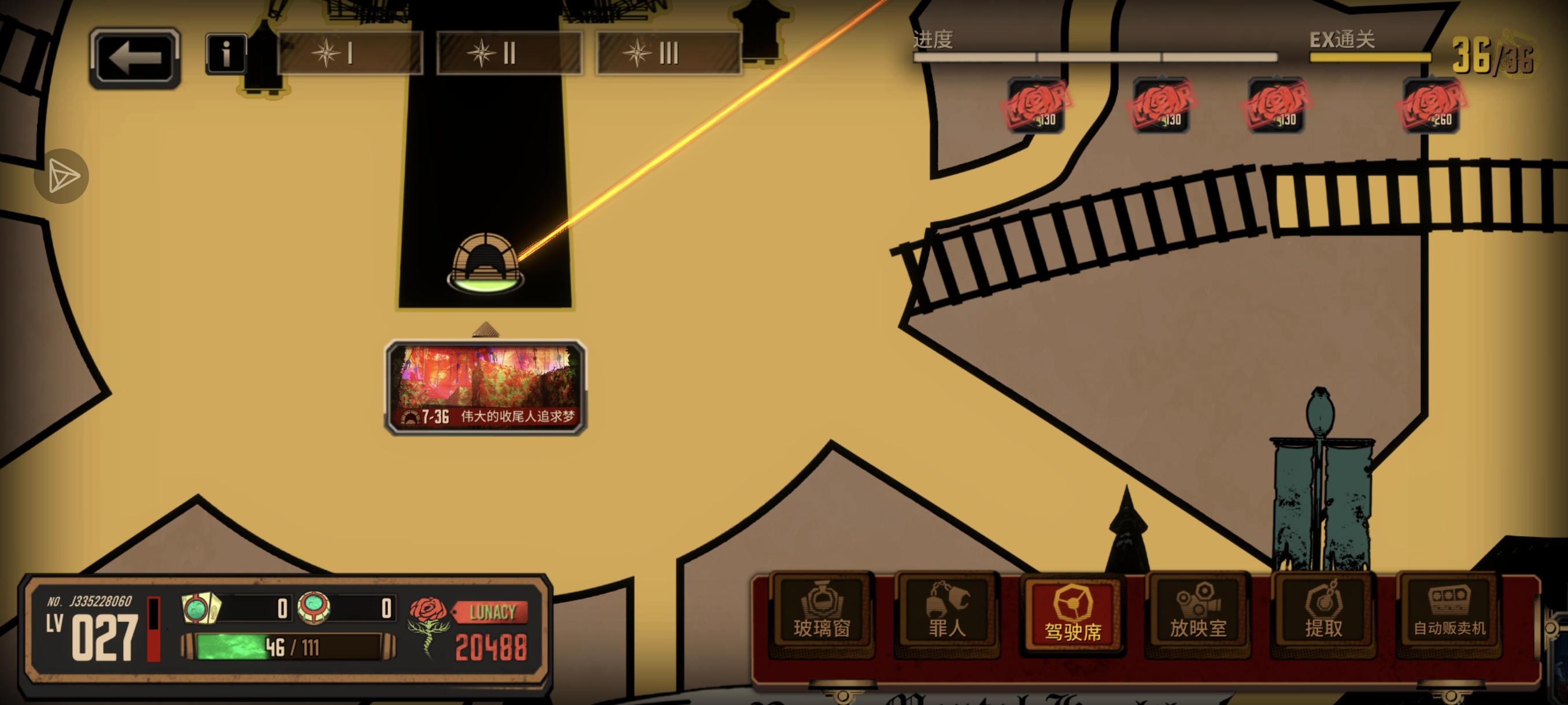Click the tunnel stage node marker
Viewport: 1568px width, 705px height.
tap(485, 263)
